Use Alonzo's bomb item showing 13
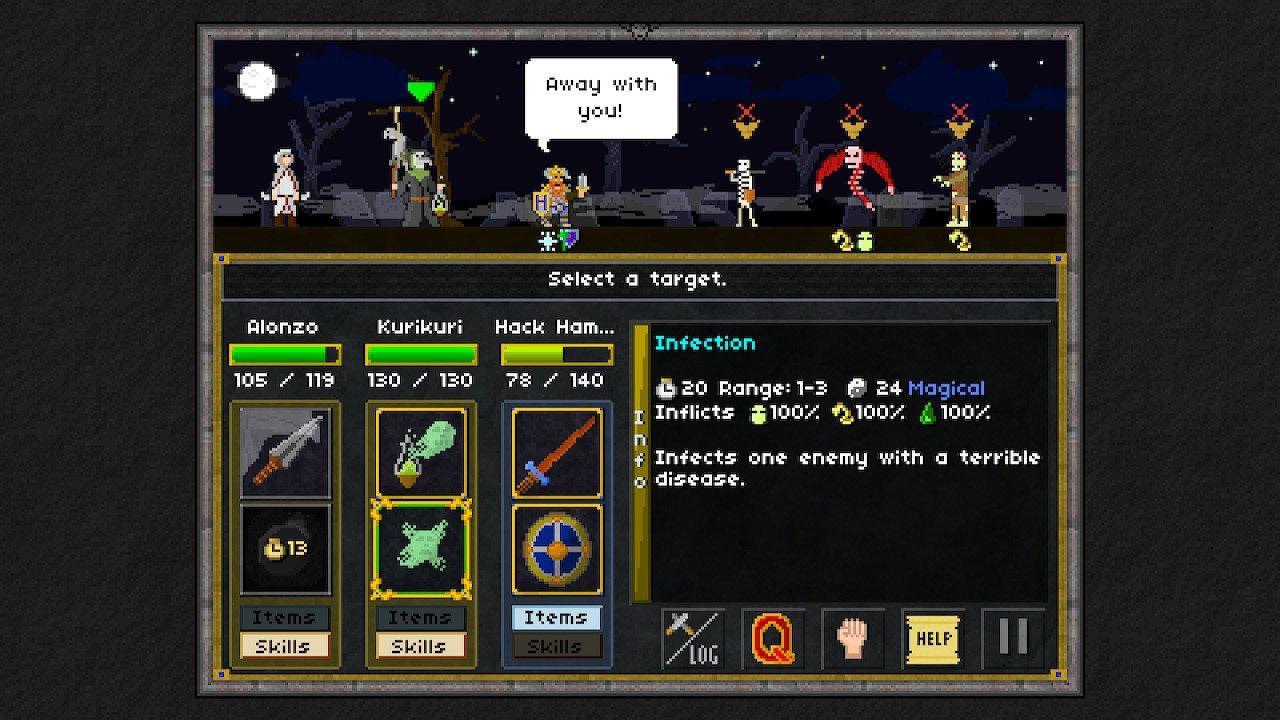 (286, 548)
